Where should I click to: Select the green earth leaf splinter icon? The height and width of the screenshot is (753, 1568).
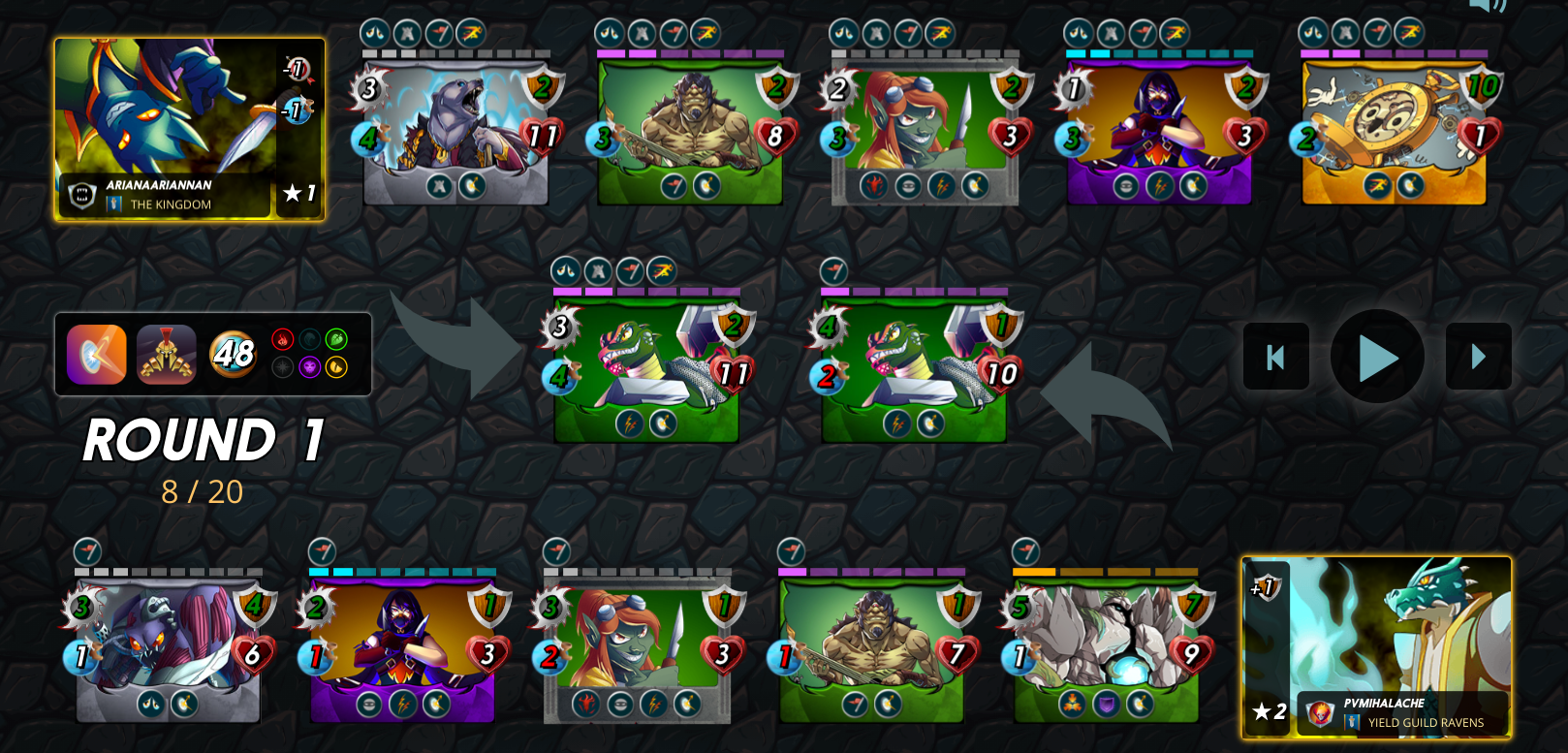click(x=334, y=338)
